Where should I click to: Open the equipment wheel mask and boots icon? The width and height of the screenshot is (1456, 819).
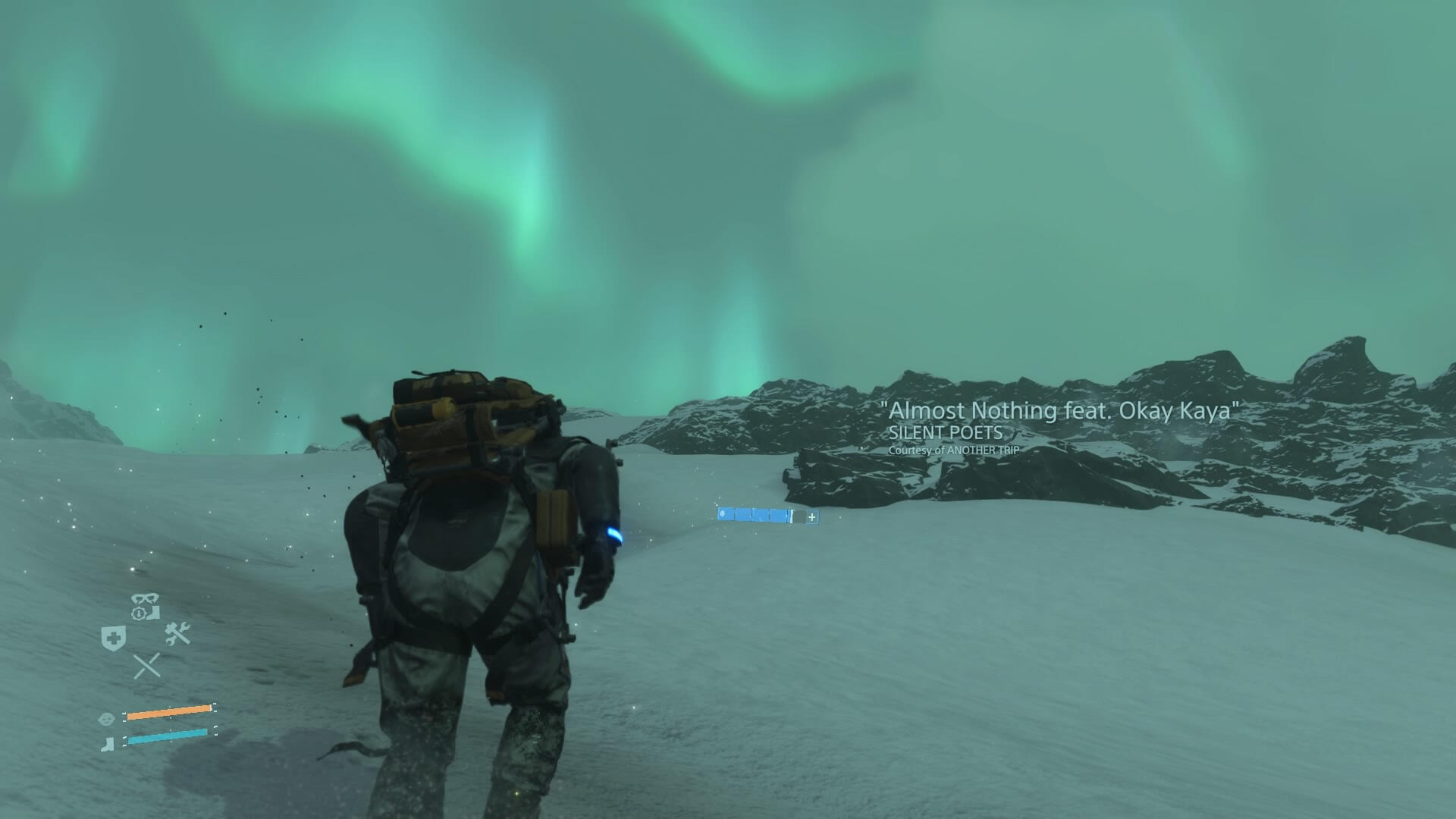(x=145, y=607)
